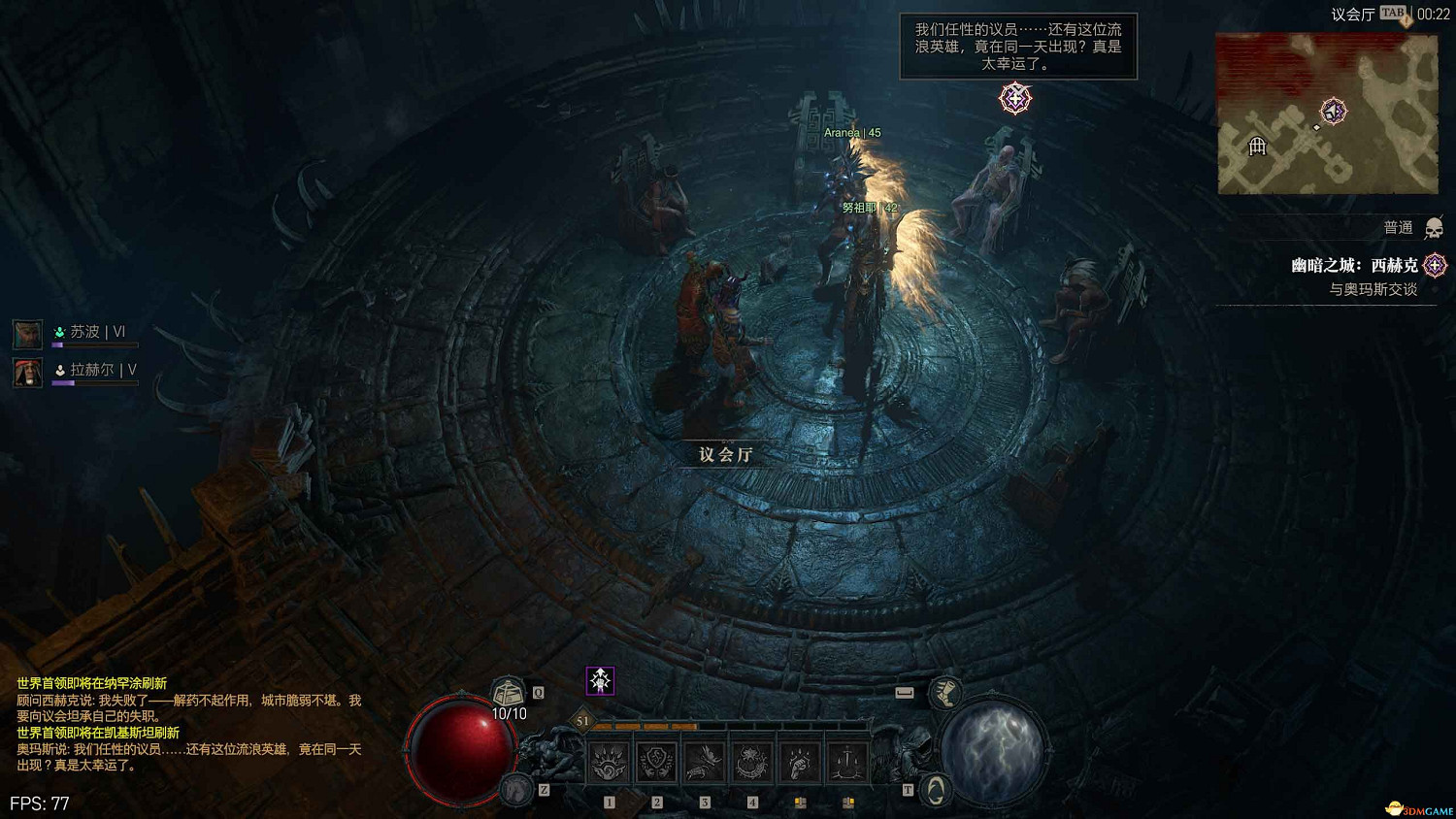Select 苏波's party portrait
This screenshot has width=1456, height=819.
coord(27,333)
